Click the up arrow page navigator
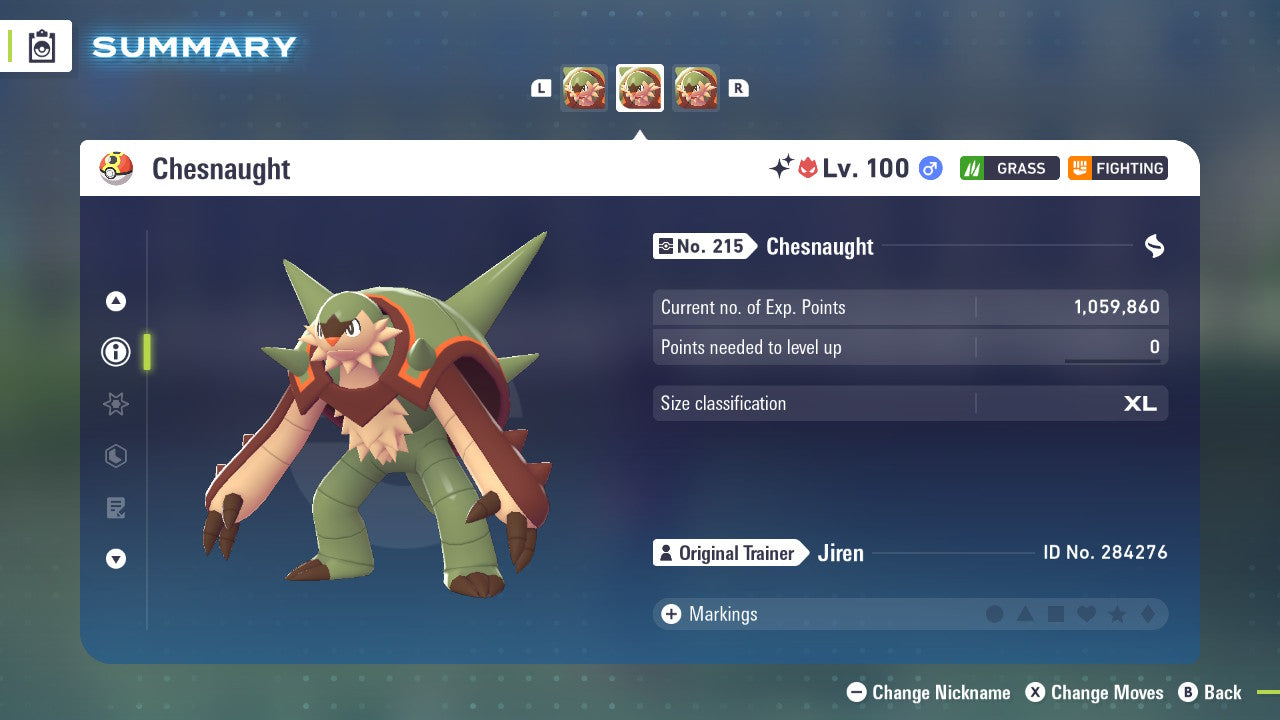Screen dimensions: 1280x720 click(x=115, y=301)
